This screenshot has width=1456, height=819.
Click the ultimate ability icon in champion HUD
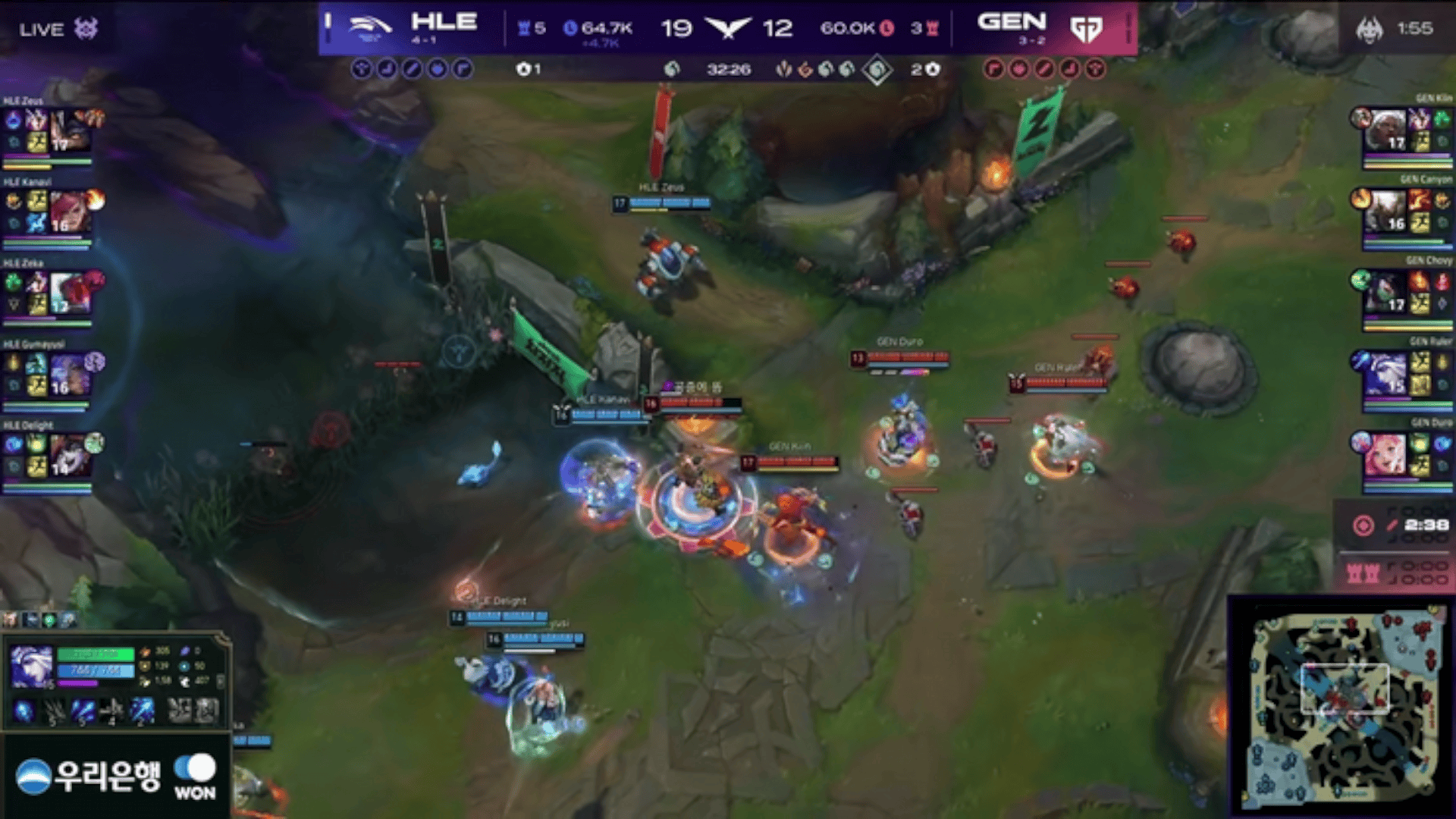tap(141, 711)
